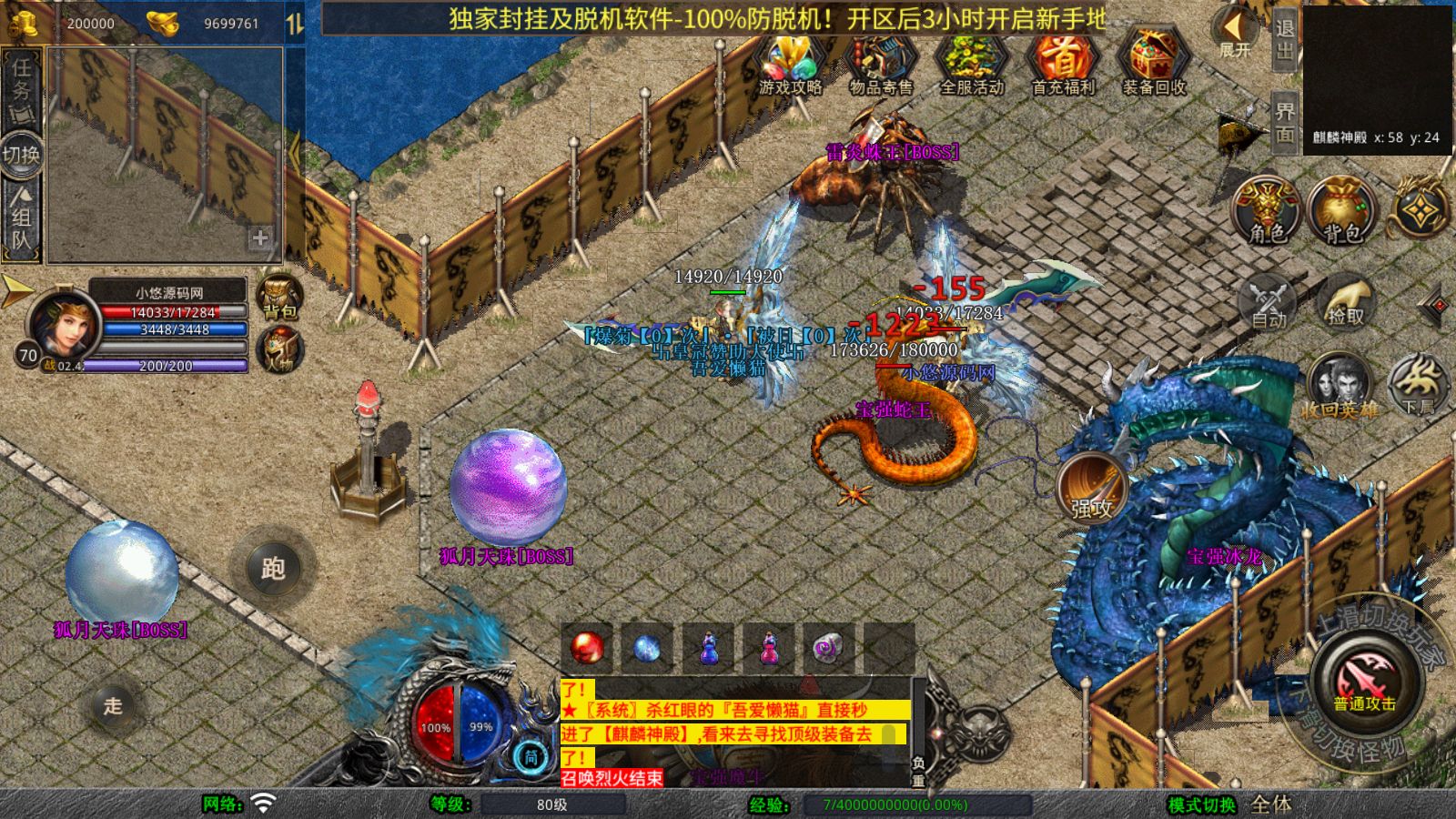The image size is (1456, 819).
Task: Show the 全服活动 server events
Action: pyautogui.click(x=971, y=64)
